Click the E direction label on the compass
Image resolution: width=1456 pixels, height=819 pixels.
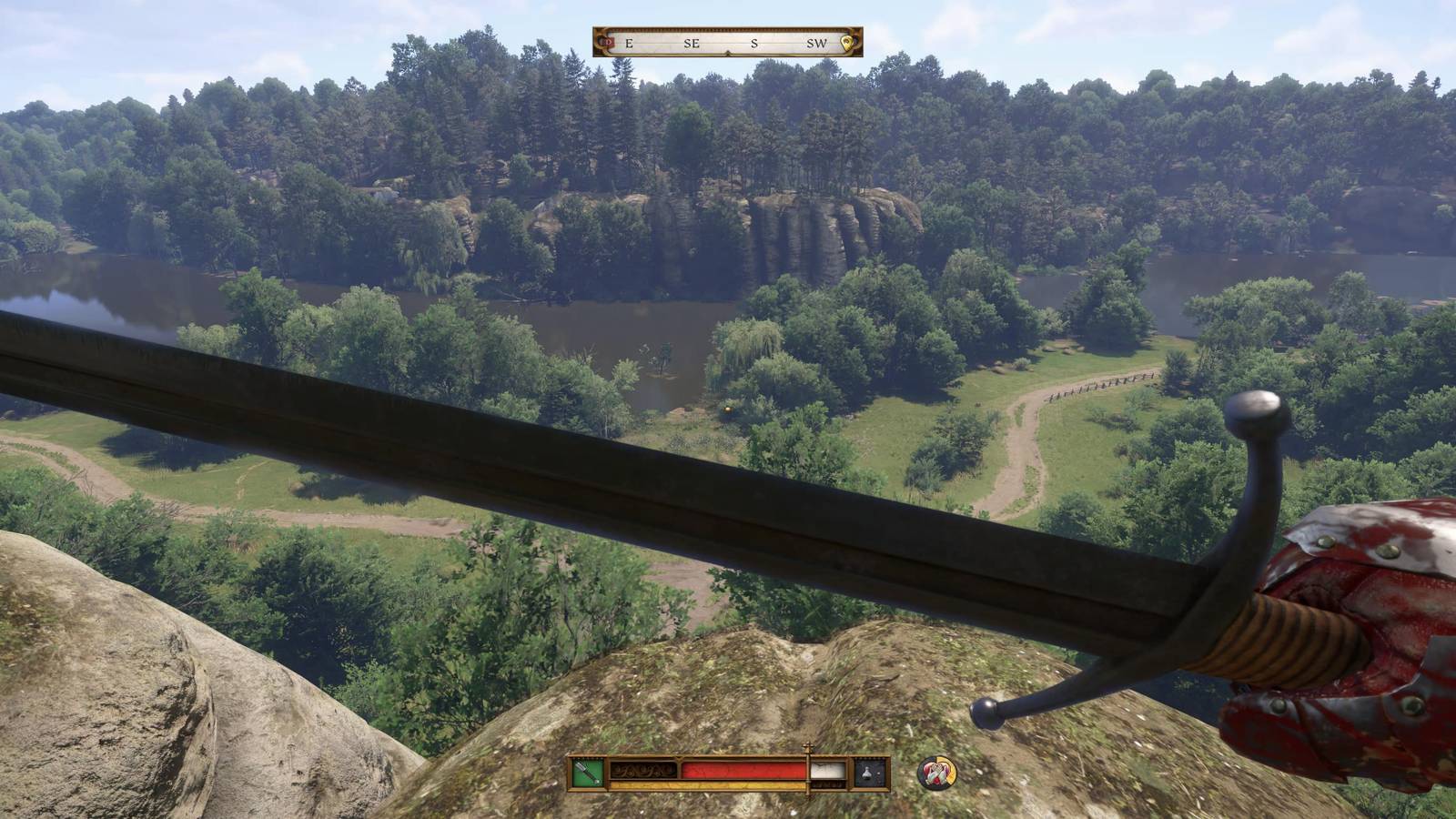click(x=629, y=43)
